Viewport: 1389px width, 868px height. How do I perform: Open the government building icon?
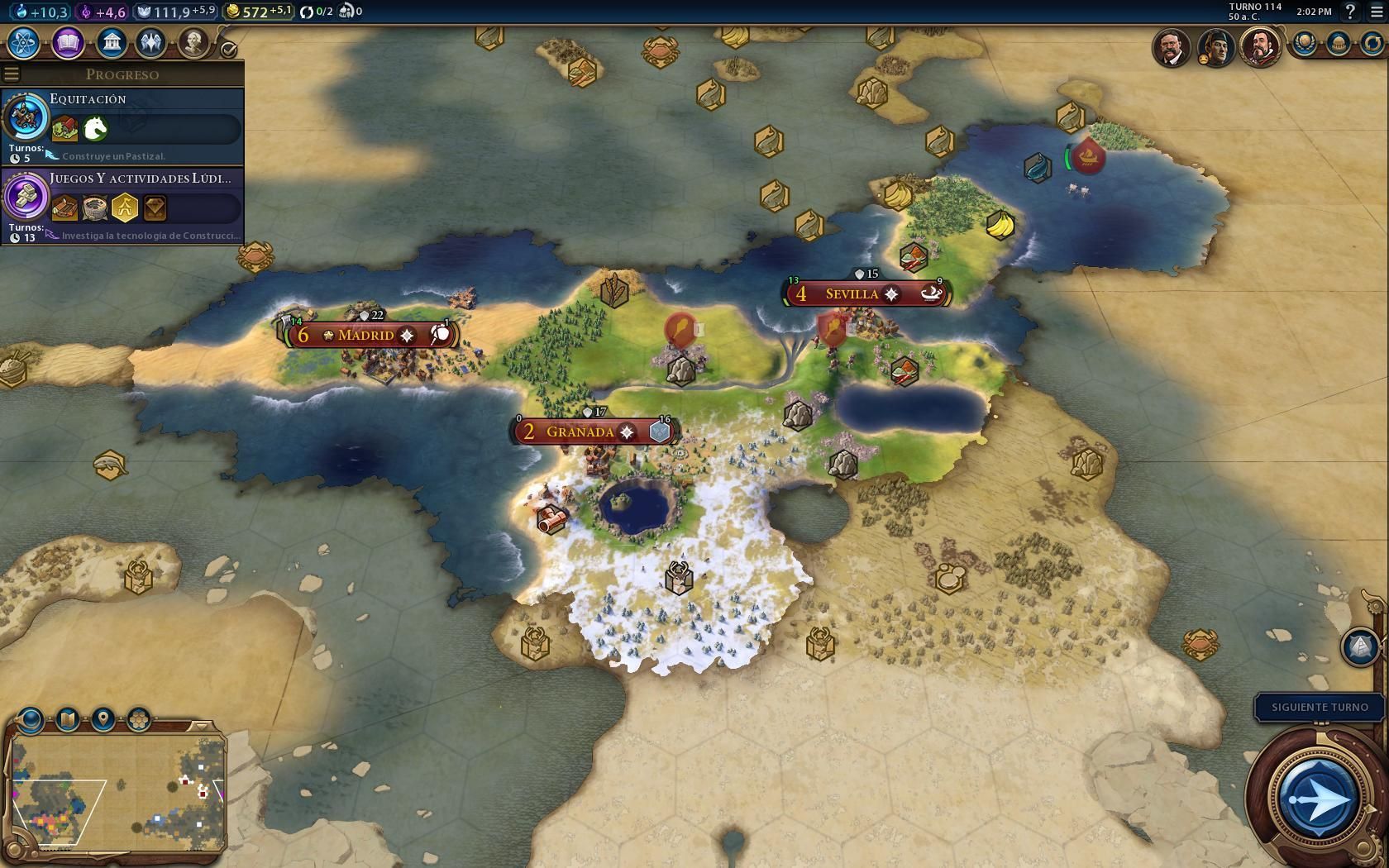pyautogui.click(x=111, y=42)
